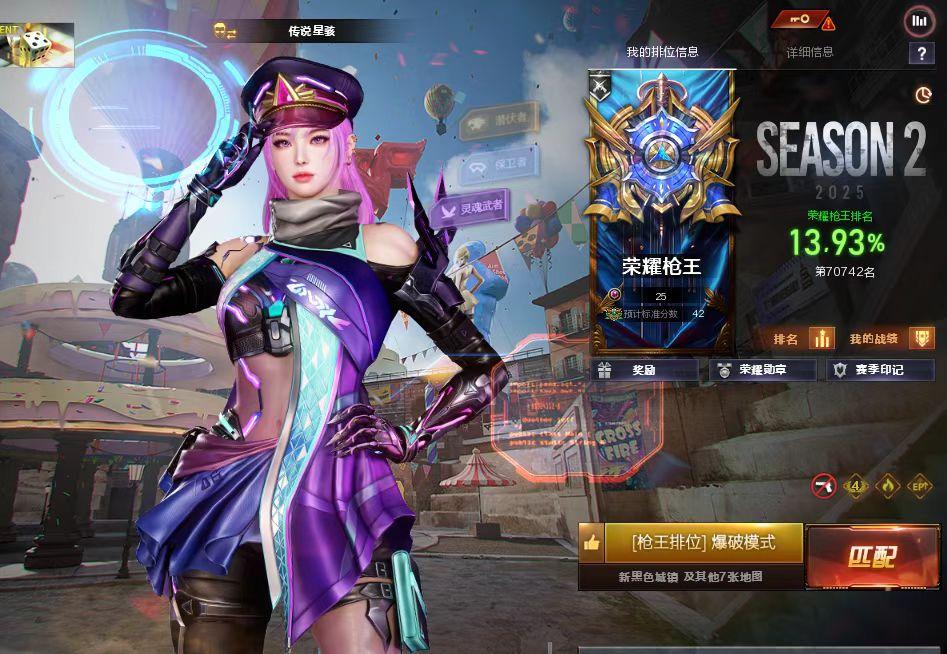This screenshot has height=654, width=947.
Task: Switch to the 详细信息 tab
Action: click(x=809, y=52)
